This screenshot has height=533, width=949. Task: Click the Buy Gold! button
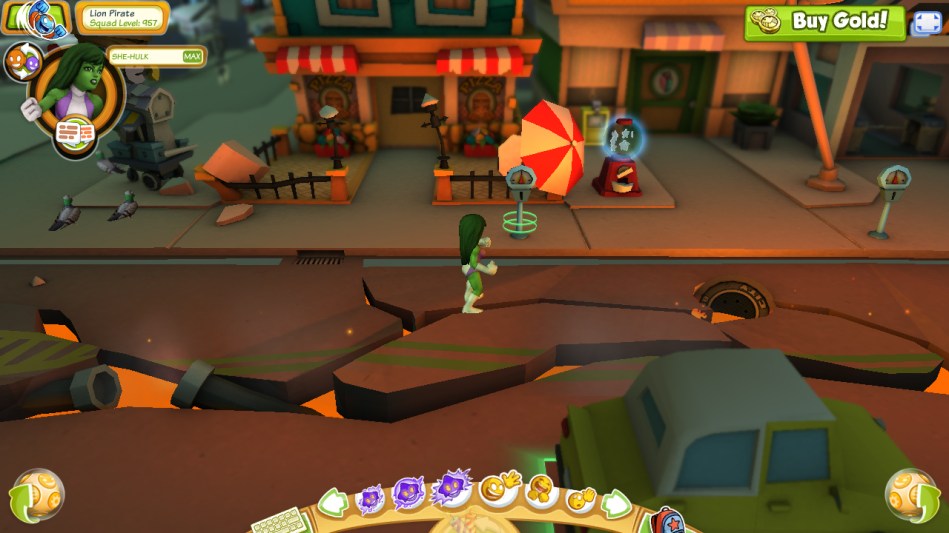(824, 22)
